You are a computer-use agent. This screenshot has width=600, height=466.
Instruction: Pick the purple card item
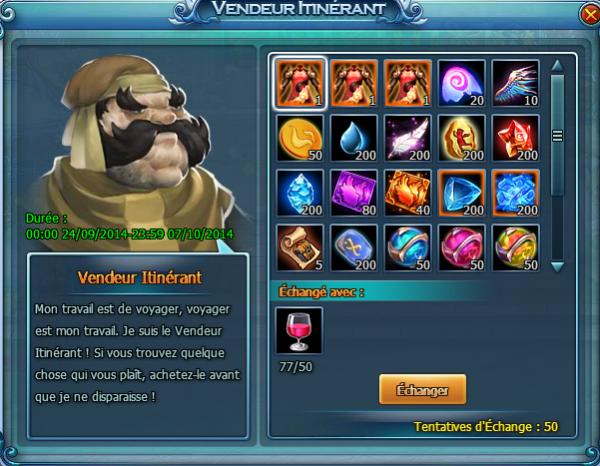click(x=352, y=193)
